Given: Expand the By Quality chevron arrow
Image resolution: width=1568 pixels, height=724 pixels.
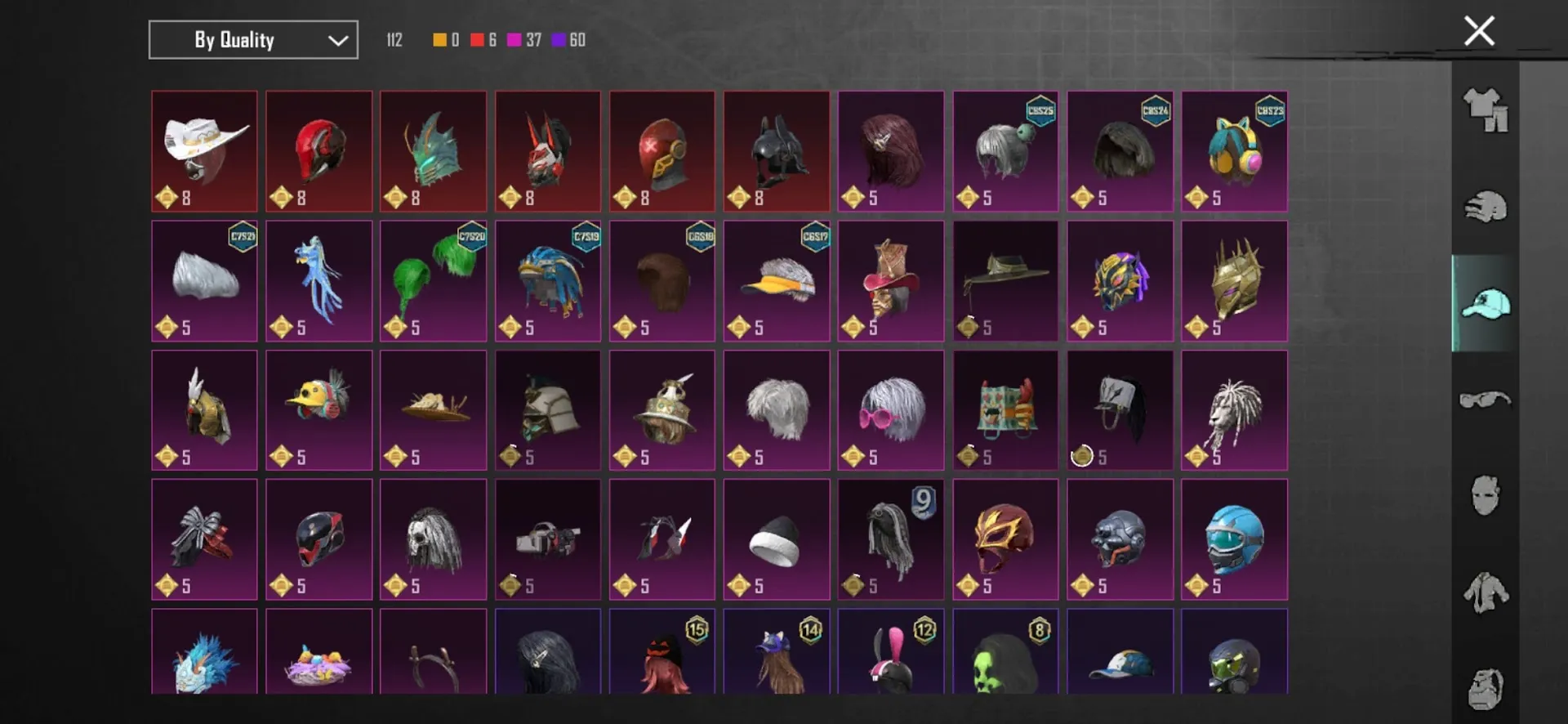Looking at the screenshot, I should point(337,39).
